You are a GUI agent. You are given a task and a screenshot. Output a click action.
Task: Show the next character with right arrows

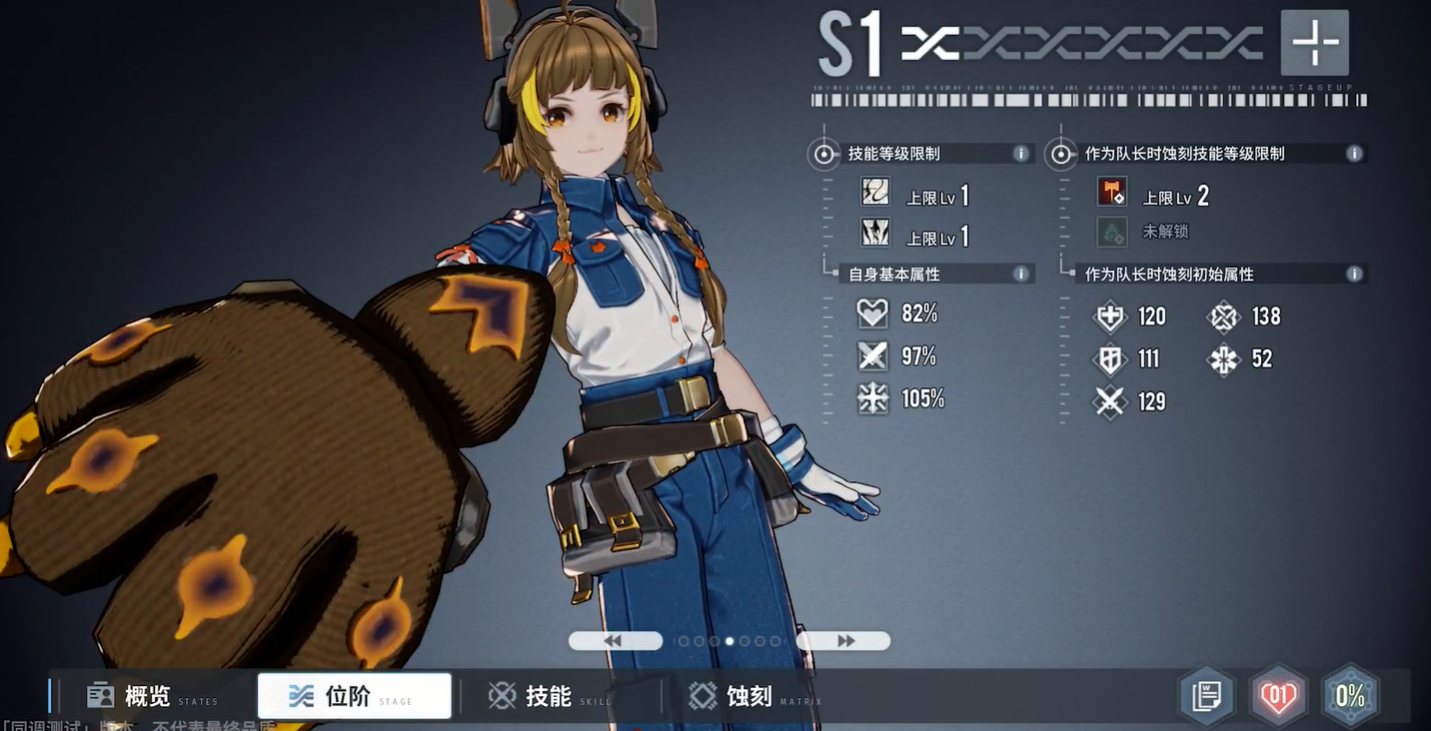point(843,641)
